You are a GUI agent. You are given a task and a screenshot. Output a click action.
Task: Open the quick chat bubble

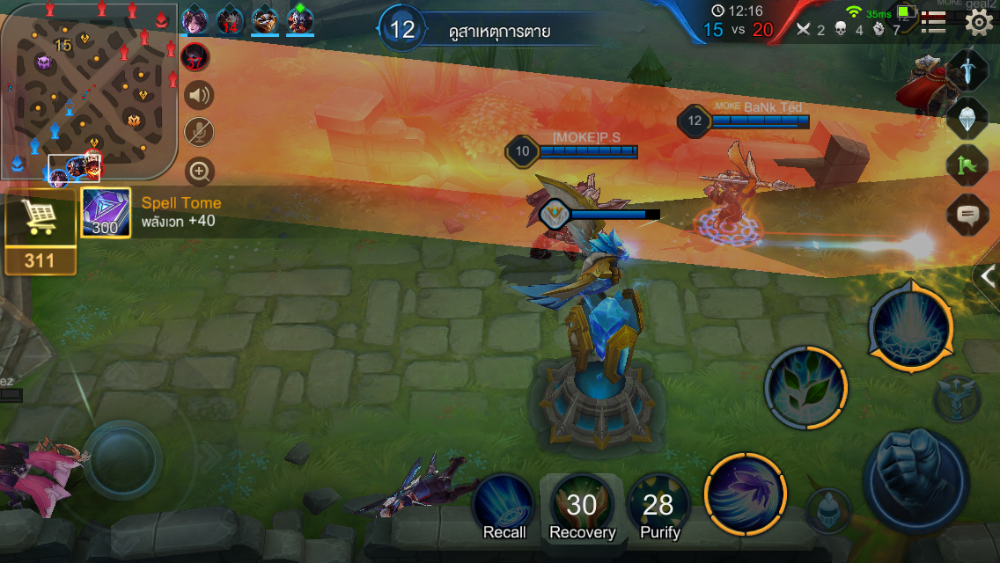967,213
